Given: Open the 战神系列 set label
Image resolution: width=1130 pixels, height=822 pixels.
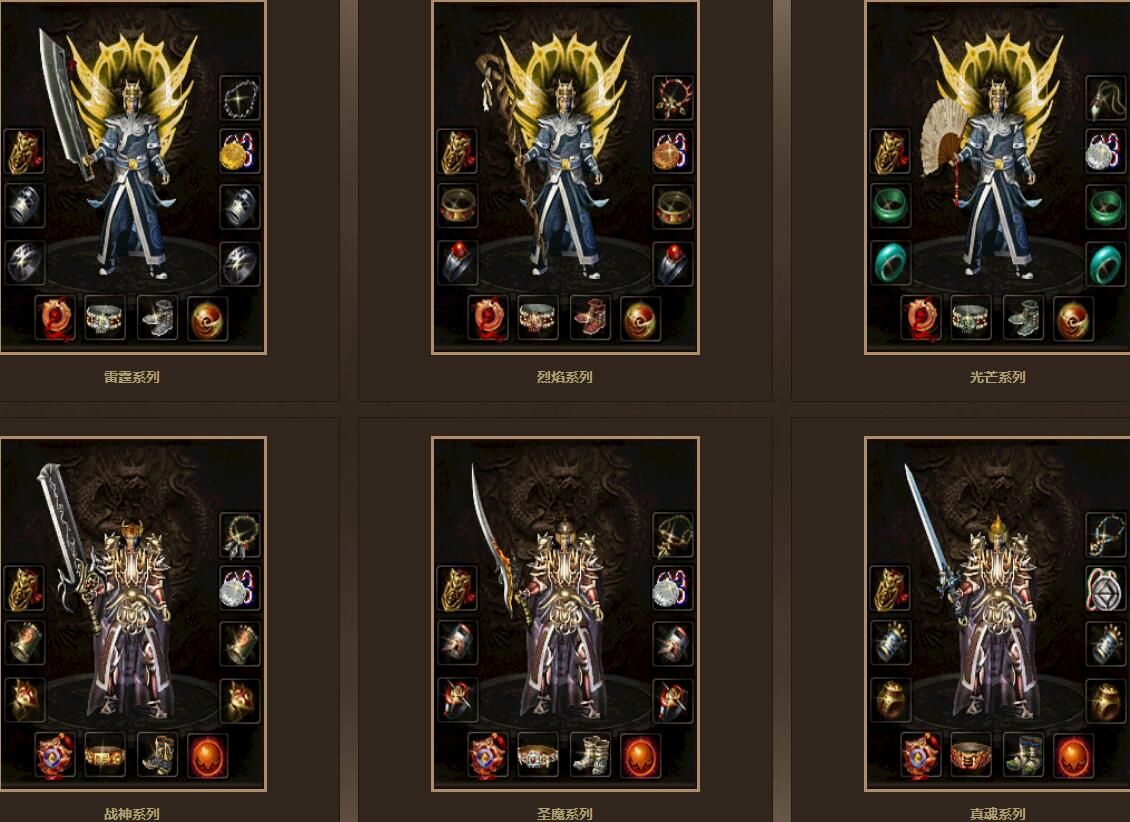Looking at the screenshot, I should (132, 814).
